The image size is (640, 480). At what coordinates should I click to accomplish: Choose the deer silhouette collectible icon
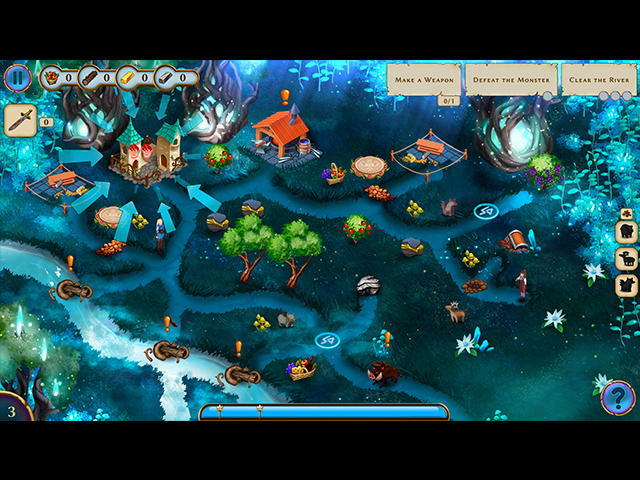[x=627, y=260]
